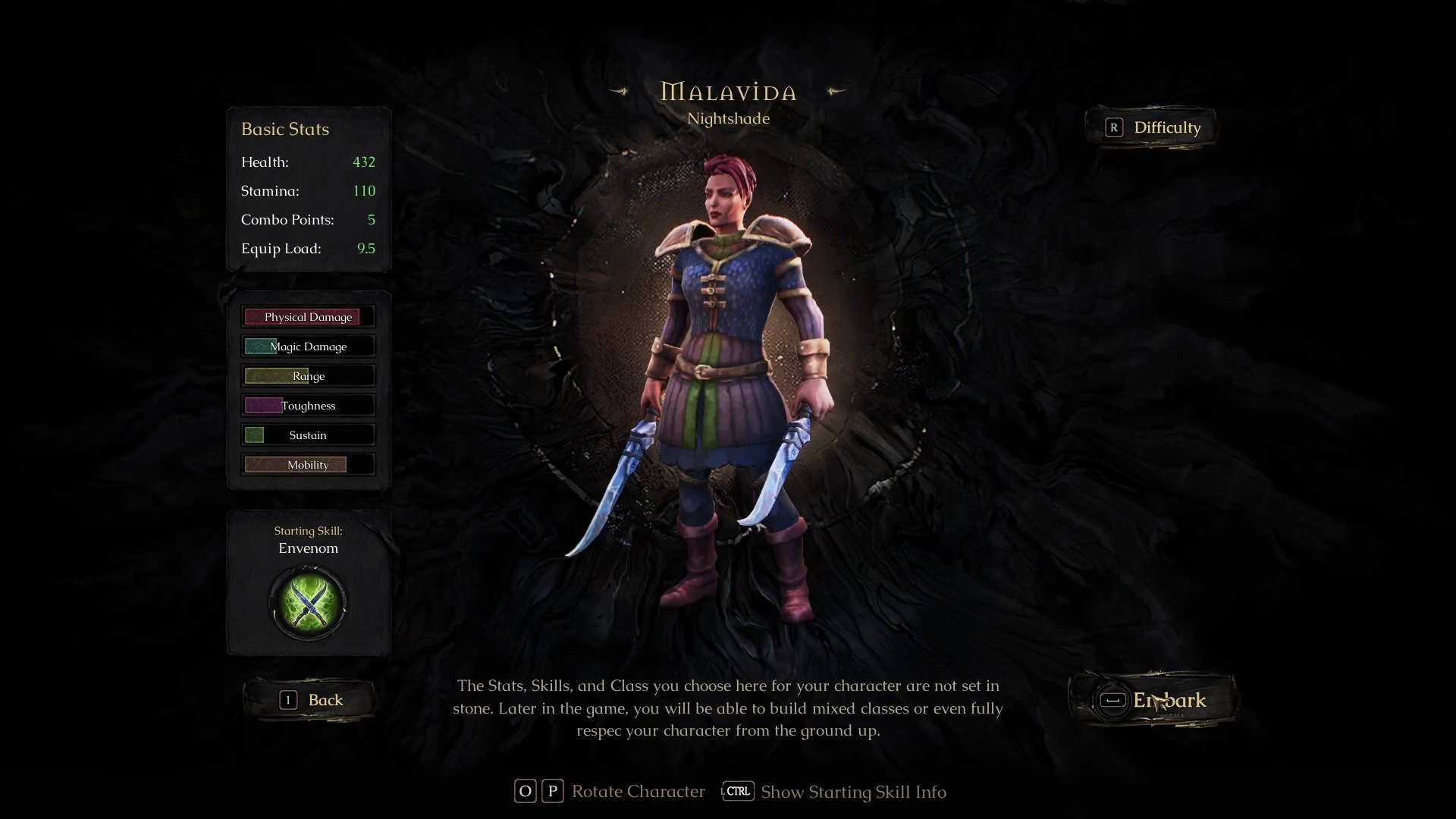
Task: Switch to the next class with right arrow
Action: pos(836,92)
